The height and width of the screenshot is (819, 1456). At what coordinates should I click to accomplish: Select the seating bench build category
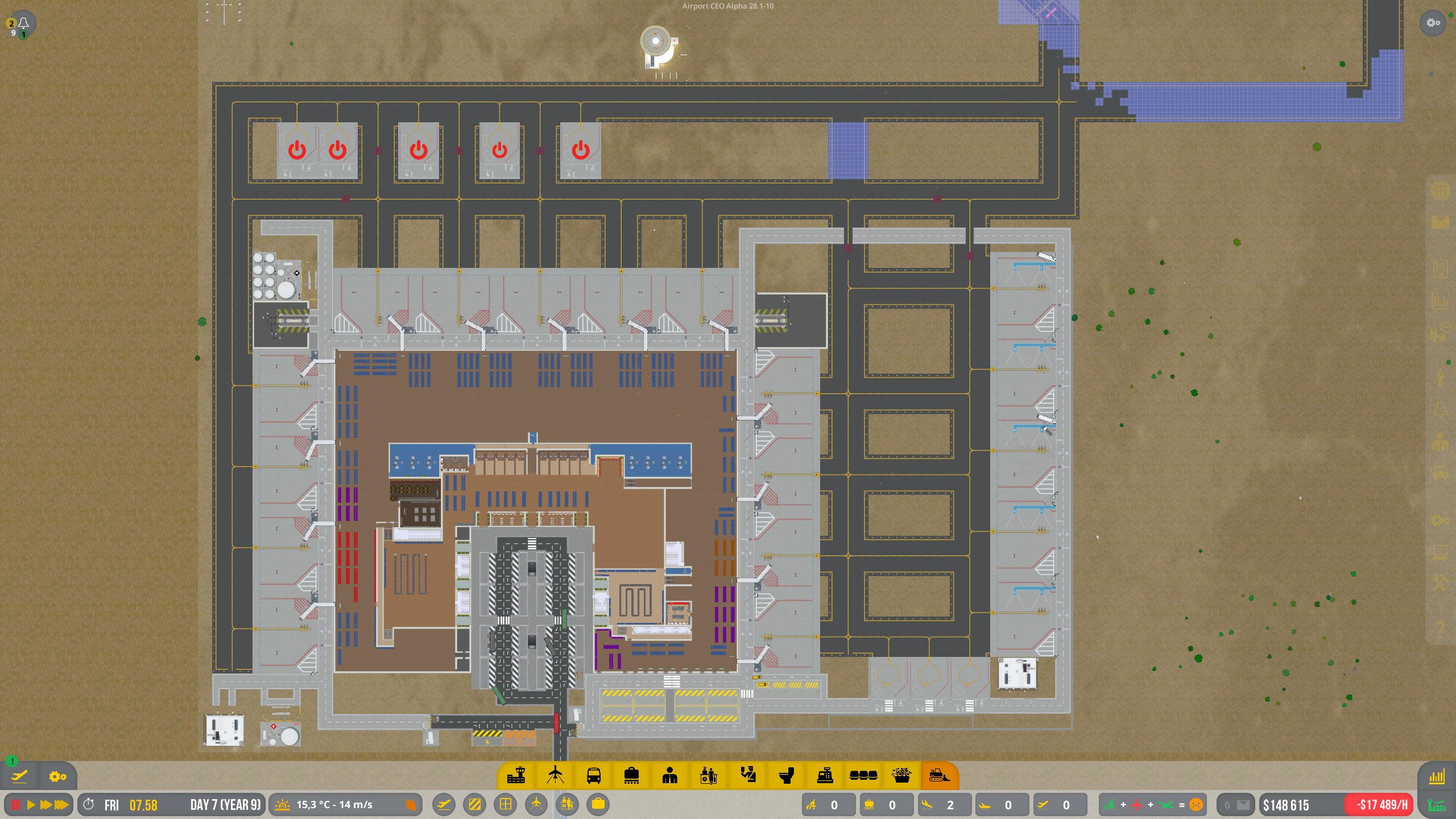point(863,776)
